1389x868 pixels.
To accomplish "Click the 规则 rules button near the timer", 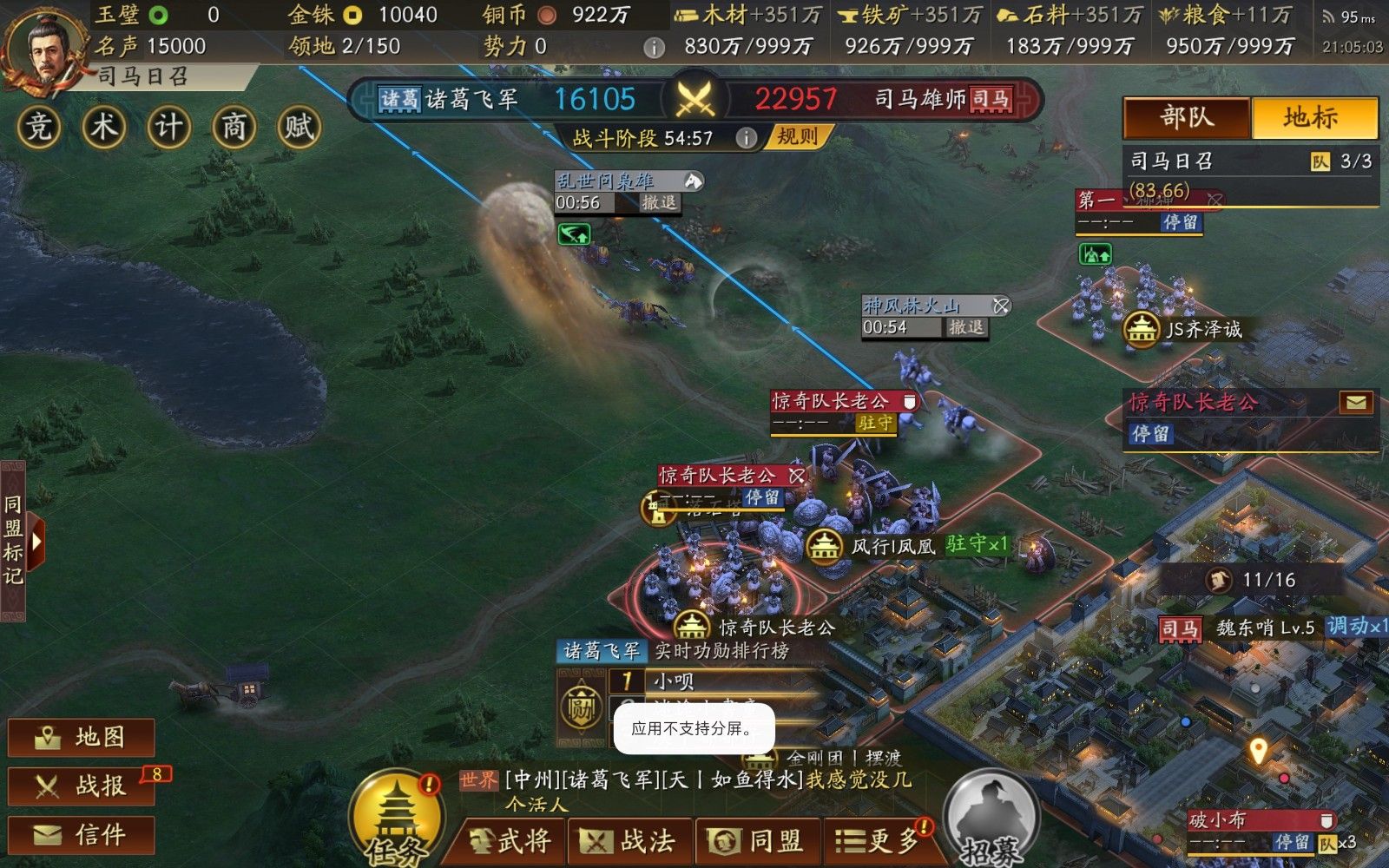I will click(796, 136).
